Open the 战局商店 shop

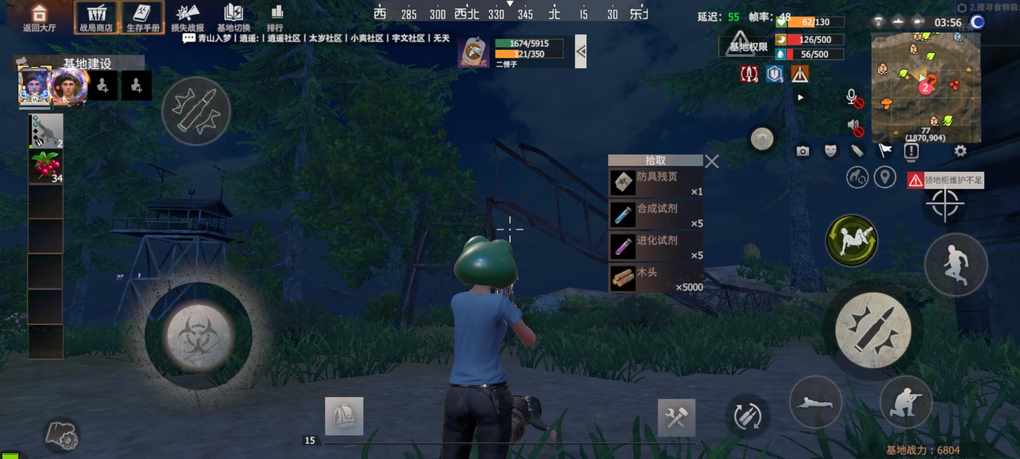[97, 17]
